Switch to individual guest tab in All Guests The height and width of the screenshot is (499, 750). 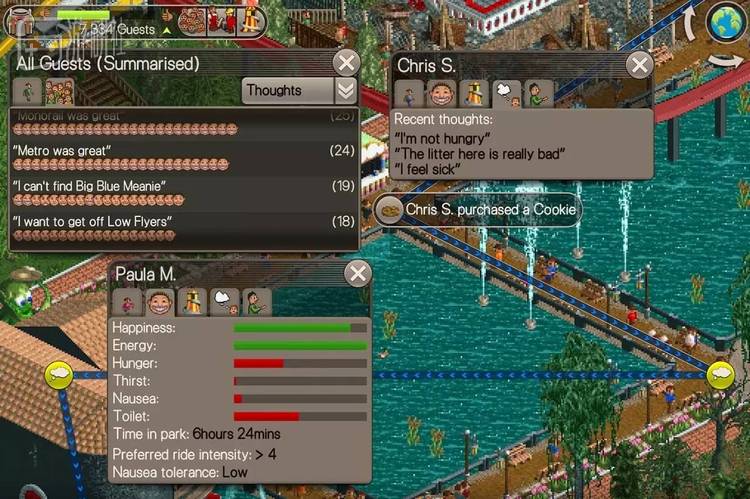(x=28, y=91)
